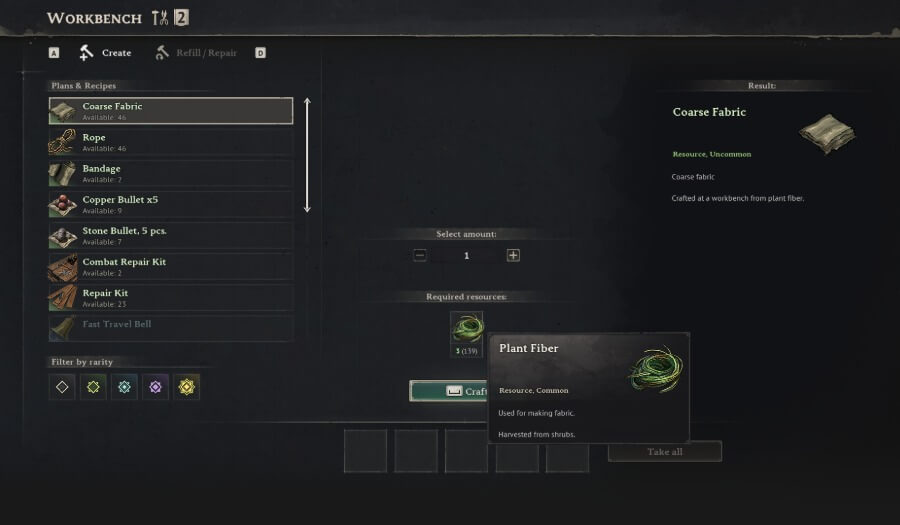The width and height of the screenshot is (900, 525).
Task: Choose the Combat Repair Kit recipe
Action: 171,267
